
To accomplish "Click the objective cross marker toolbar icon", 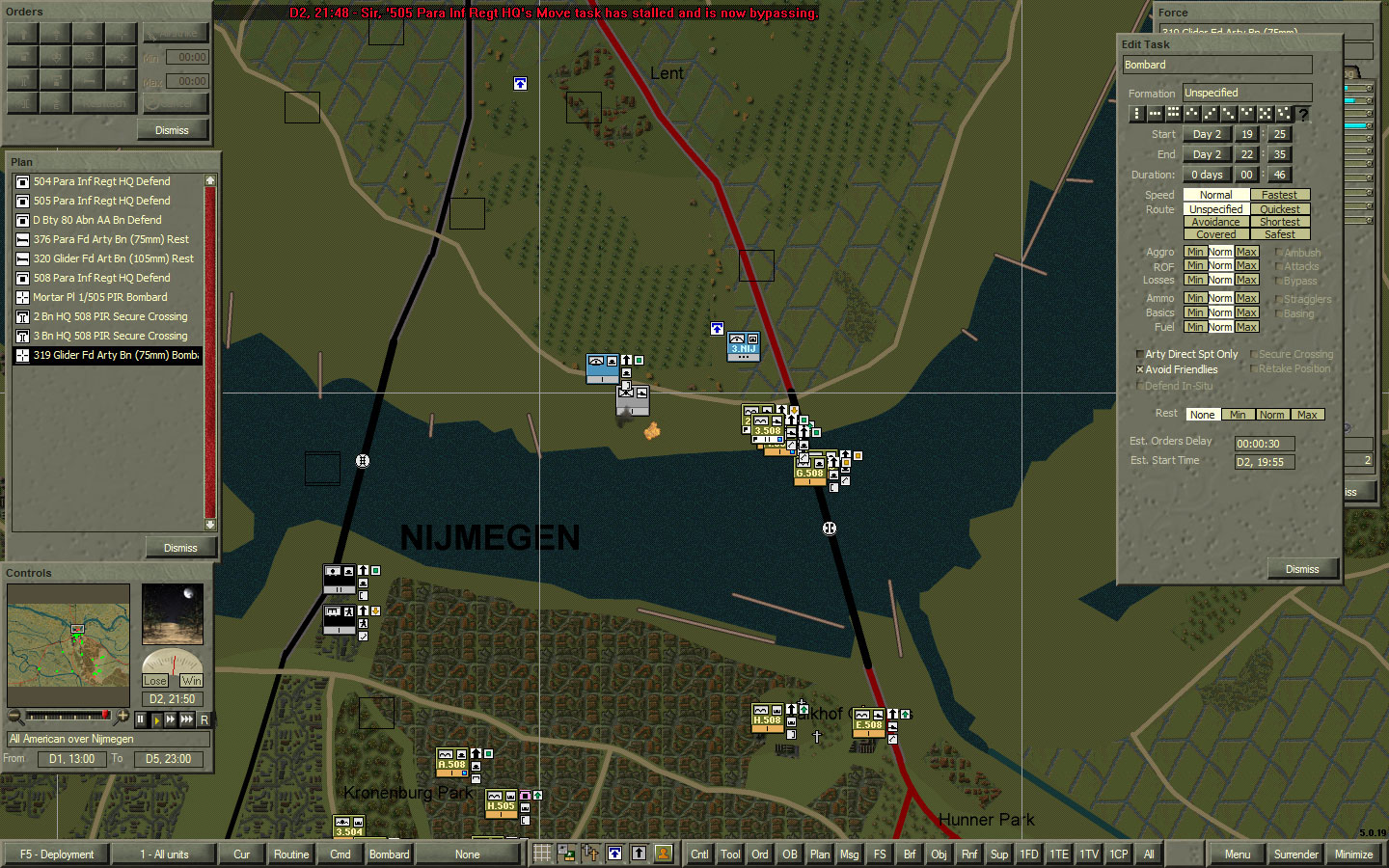I will tap(591, 854).
